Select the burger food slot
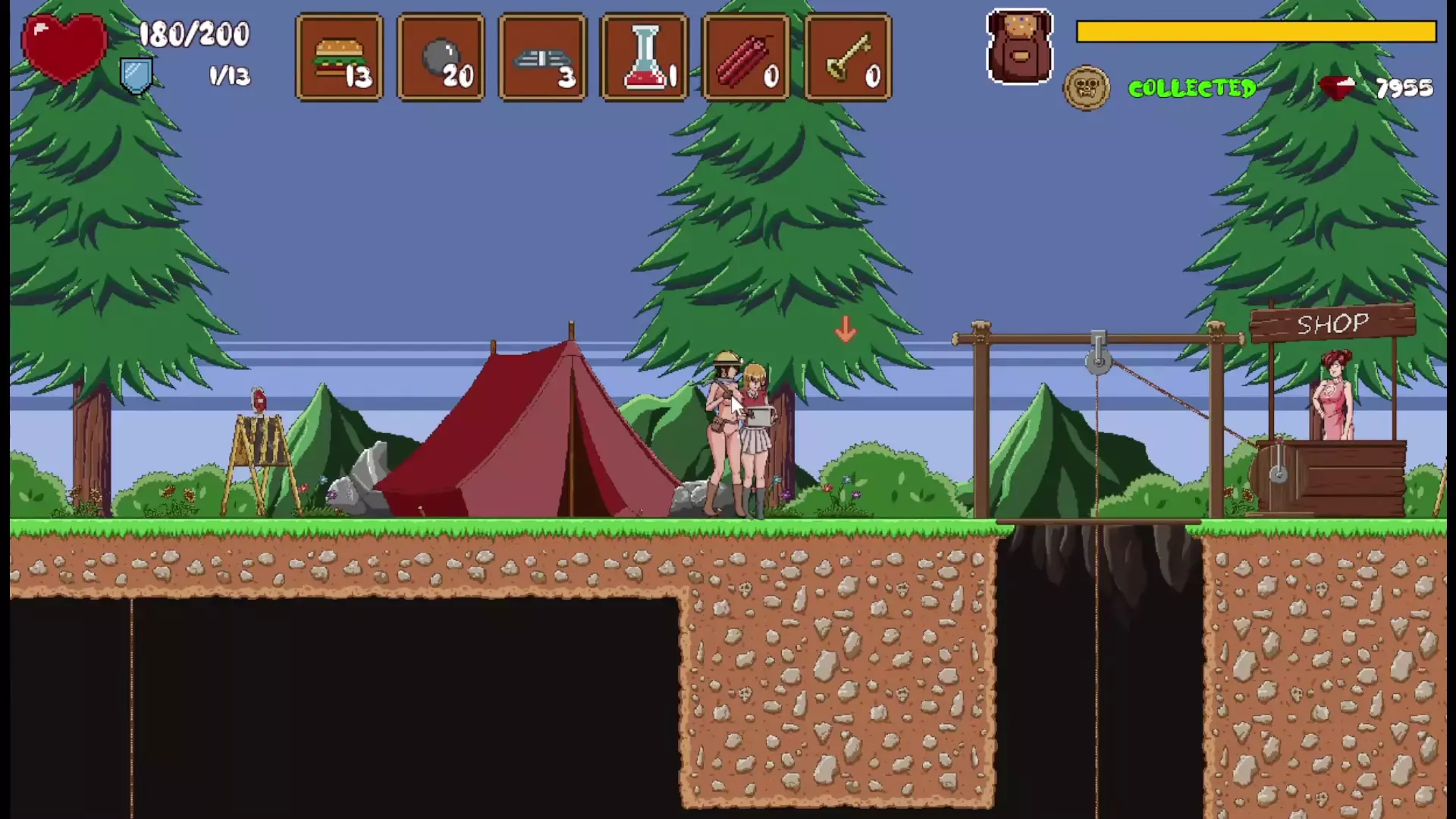 339,58
